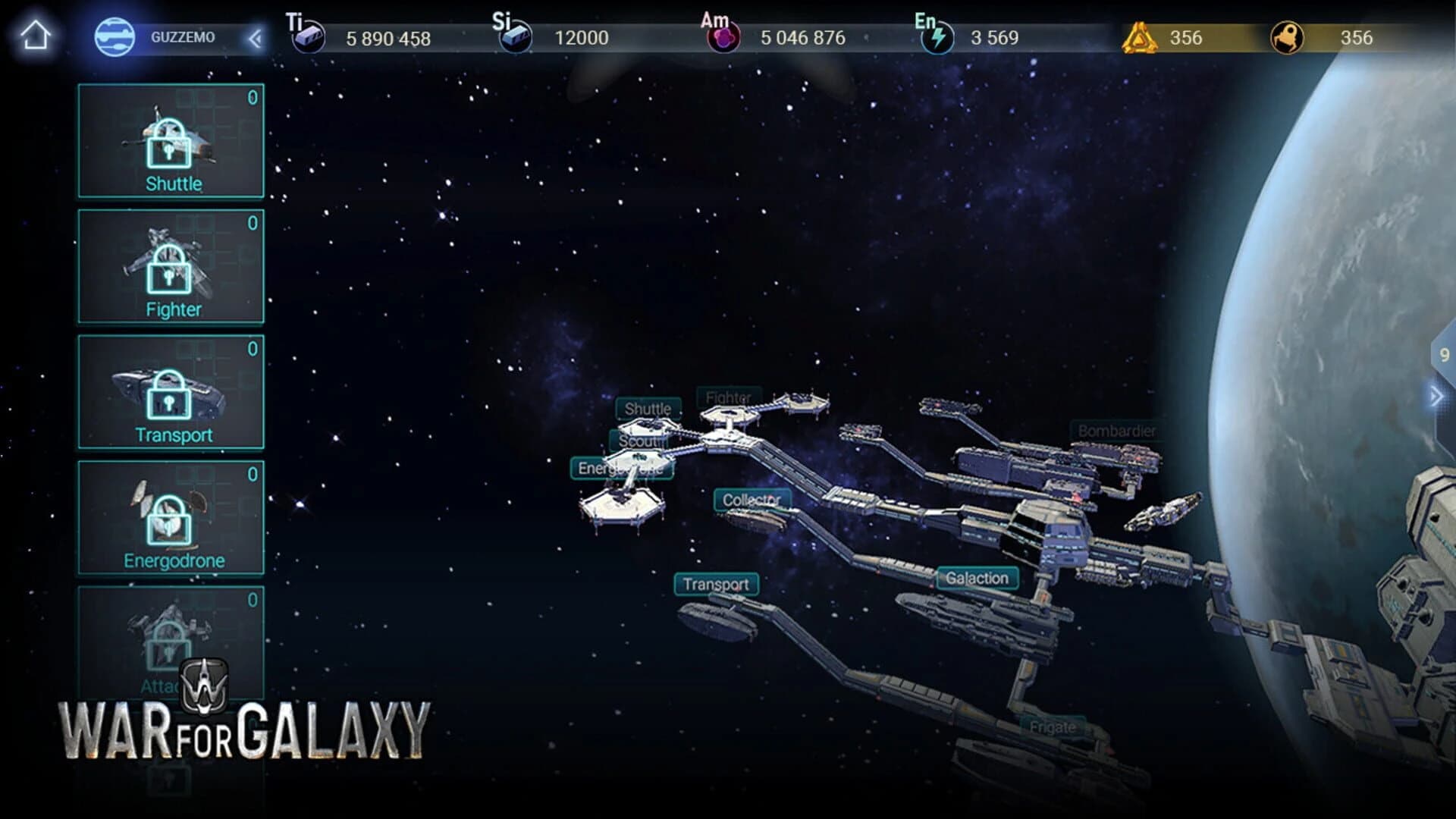The width and height of the screenshot is (1456, 819).
Task: Select the locked Fighter ship card
Action: tap(170, 265)
